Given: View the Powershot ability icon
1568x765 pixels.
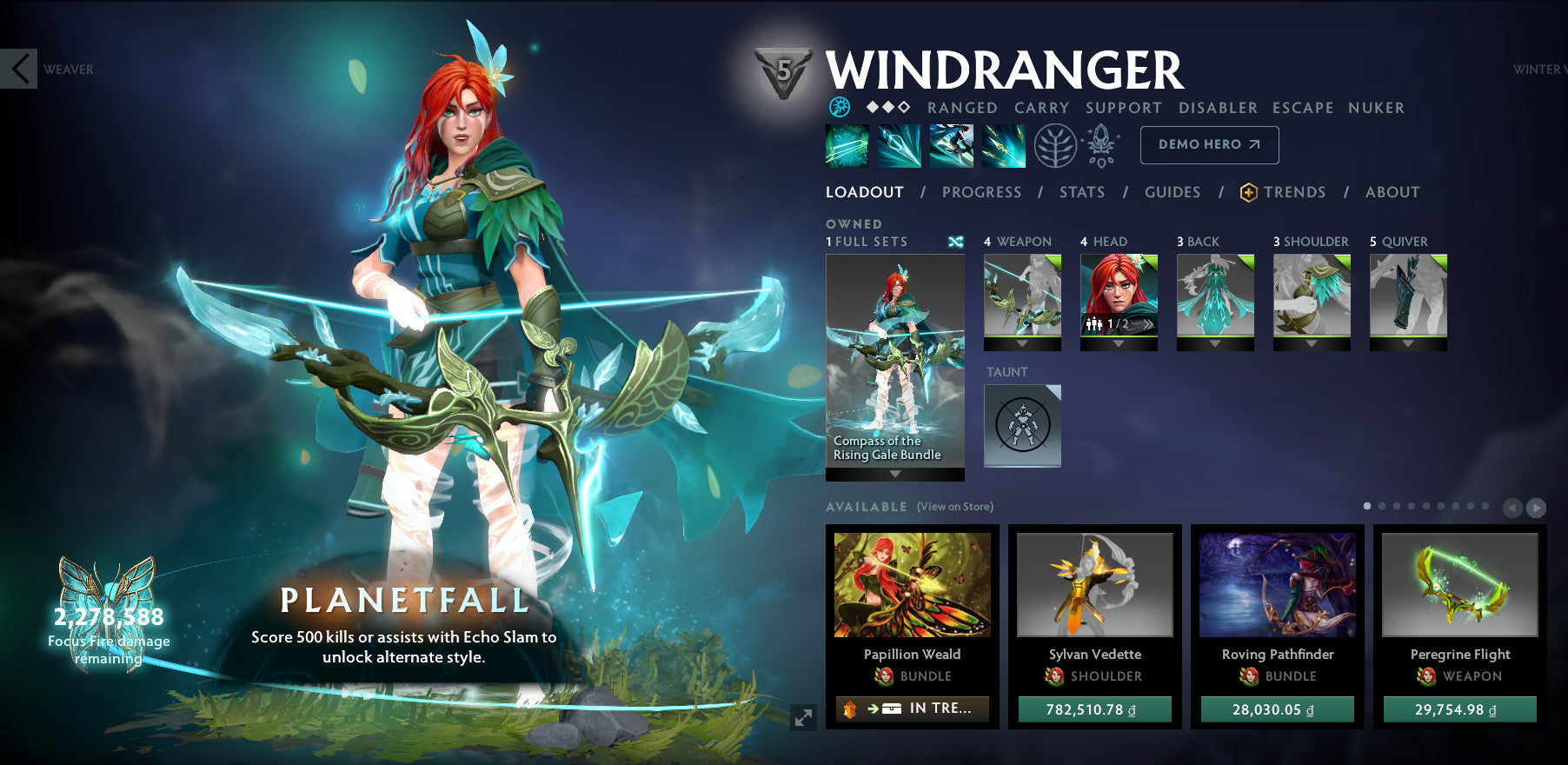Looking at the screenshot, I should pos(900,146).
